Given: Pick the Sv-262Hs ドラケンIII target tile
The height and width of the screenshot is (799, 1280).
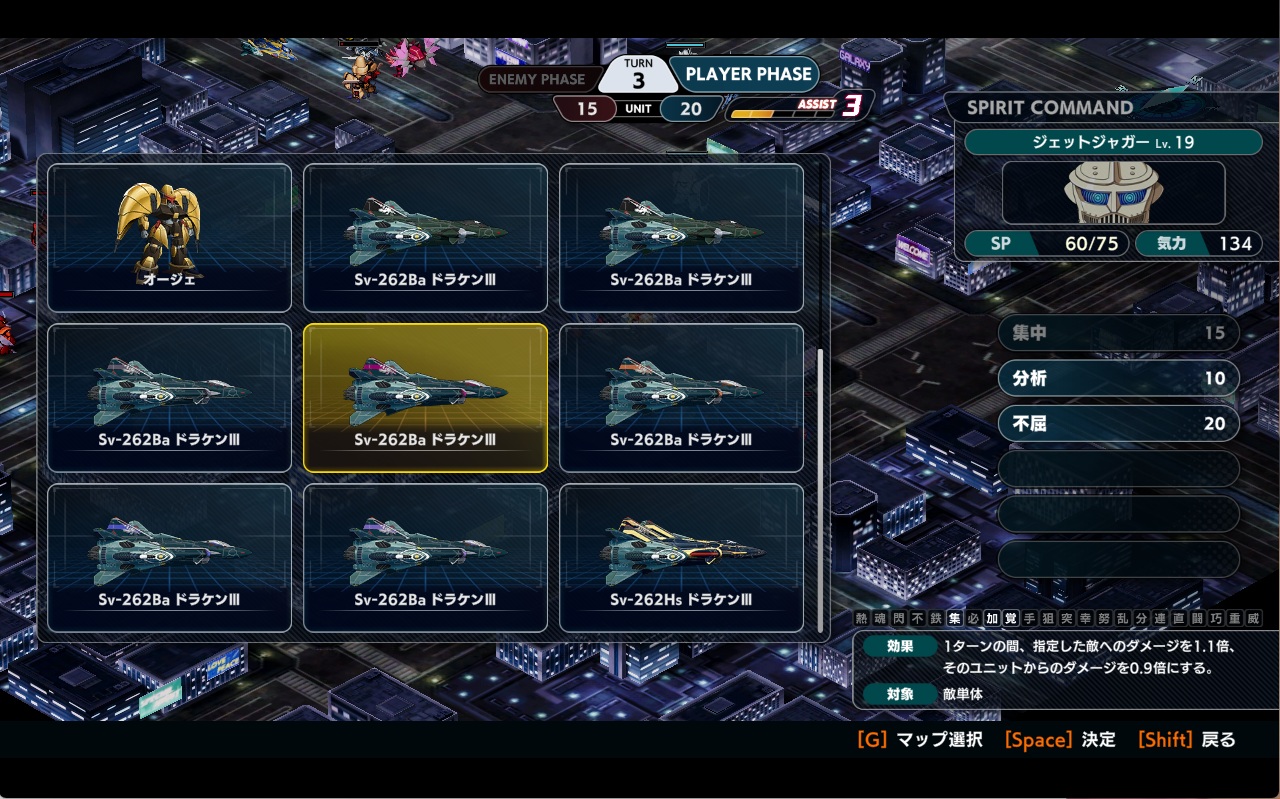Looking at the screenshot, I should (x=681, y=558).
